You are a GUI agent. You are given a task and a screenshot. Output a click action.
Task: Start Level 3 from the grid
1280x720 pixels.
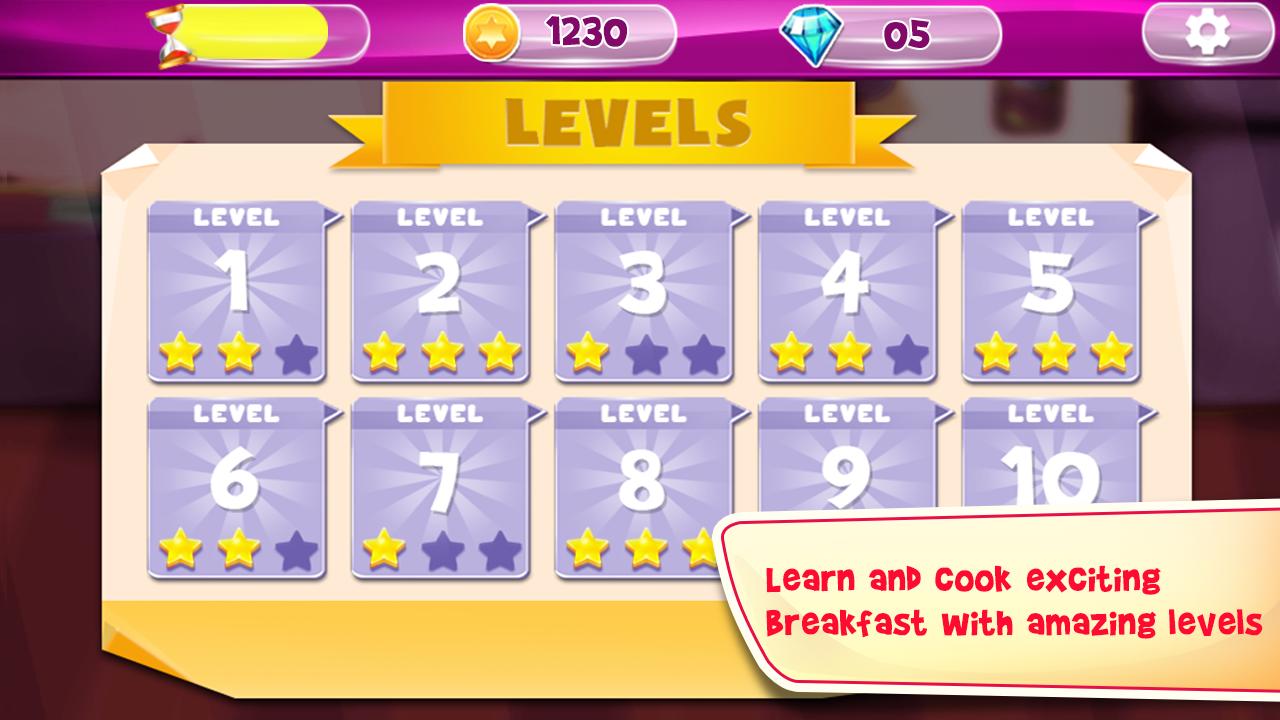(x=644, y=292)
